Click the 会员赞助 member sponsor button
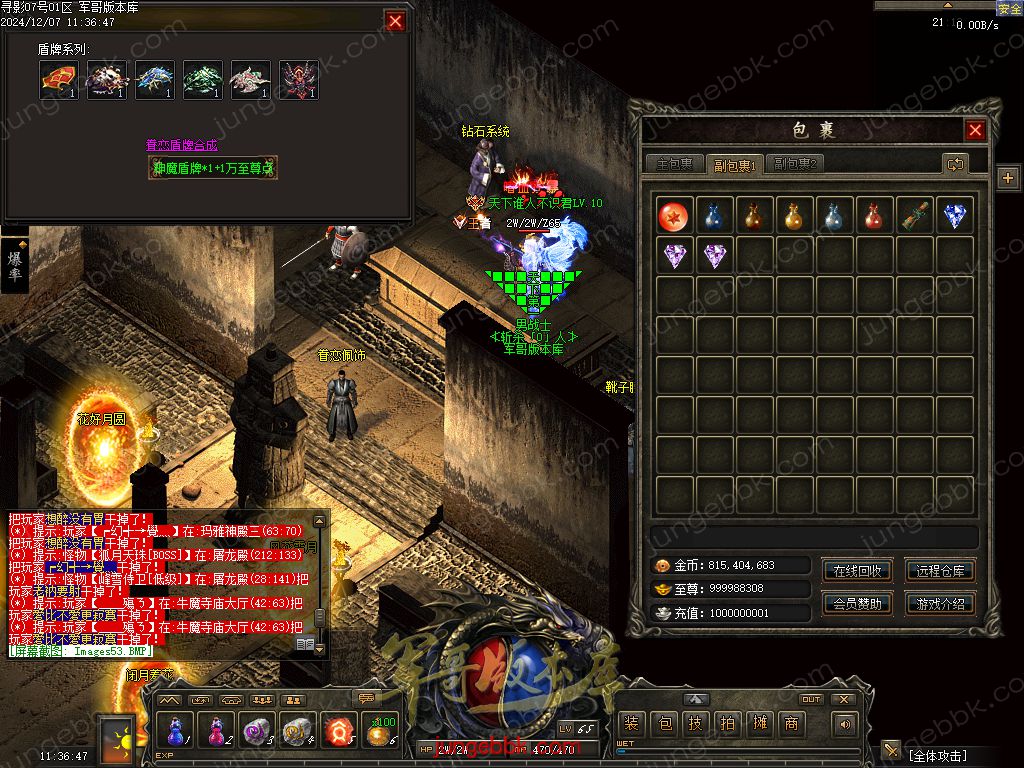Viewport: 1024px width, 768px height. pyautogui.click(x=857, y=604)
